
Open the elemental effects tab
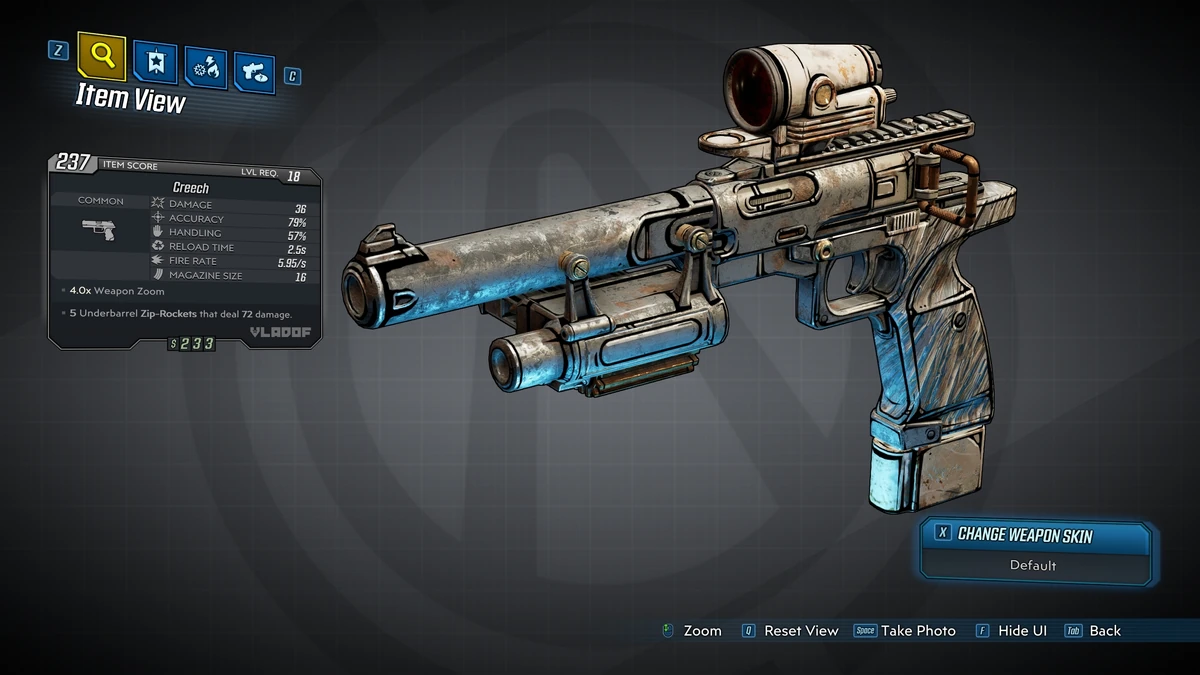(x=205, y=69)
